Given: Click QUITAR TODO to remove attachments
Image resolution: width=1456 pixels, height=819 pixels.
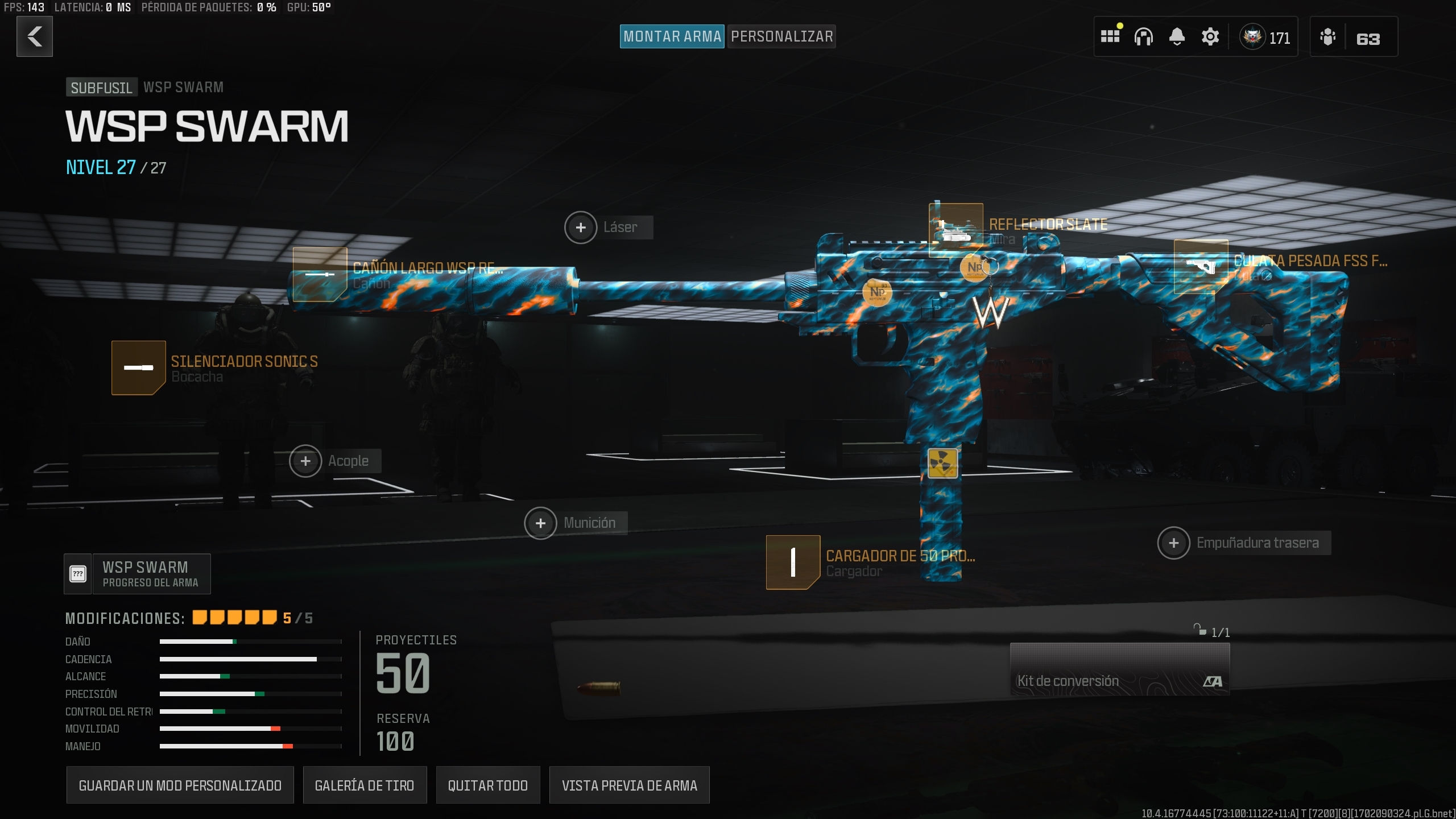Looking at the screenshot, I should (487, 785).
